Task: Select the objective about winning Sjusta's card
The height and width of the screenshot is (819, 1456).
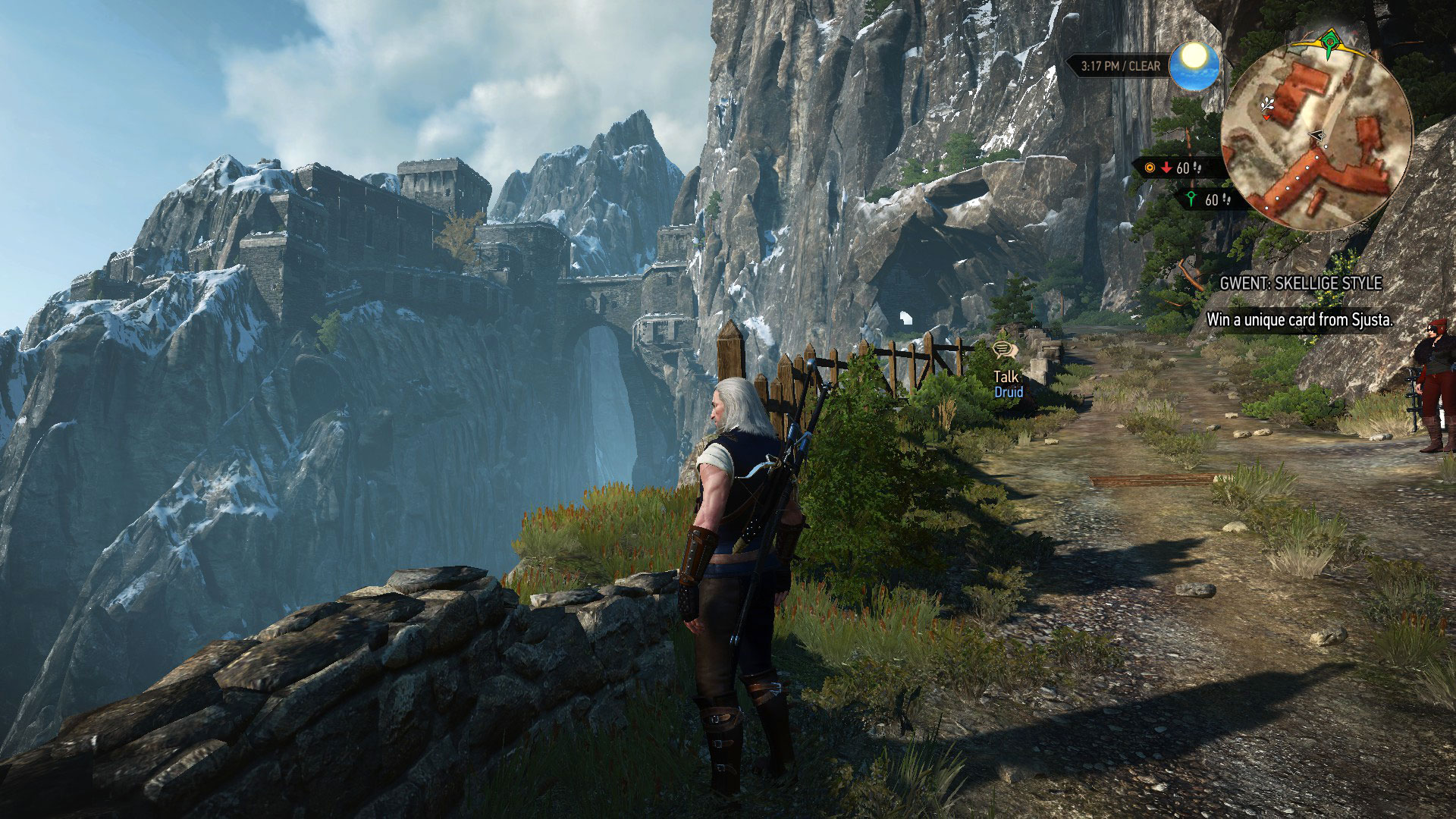Action: pyautogui.click(x=1300, y=320)
